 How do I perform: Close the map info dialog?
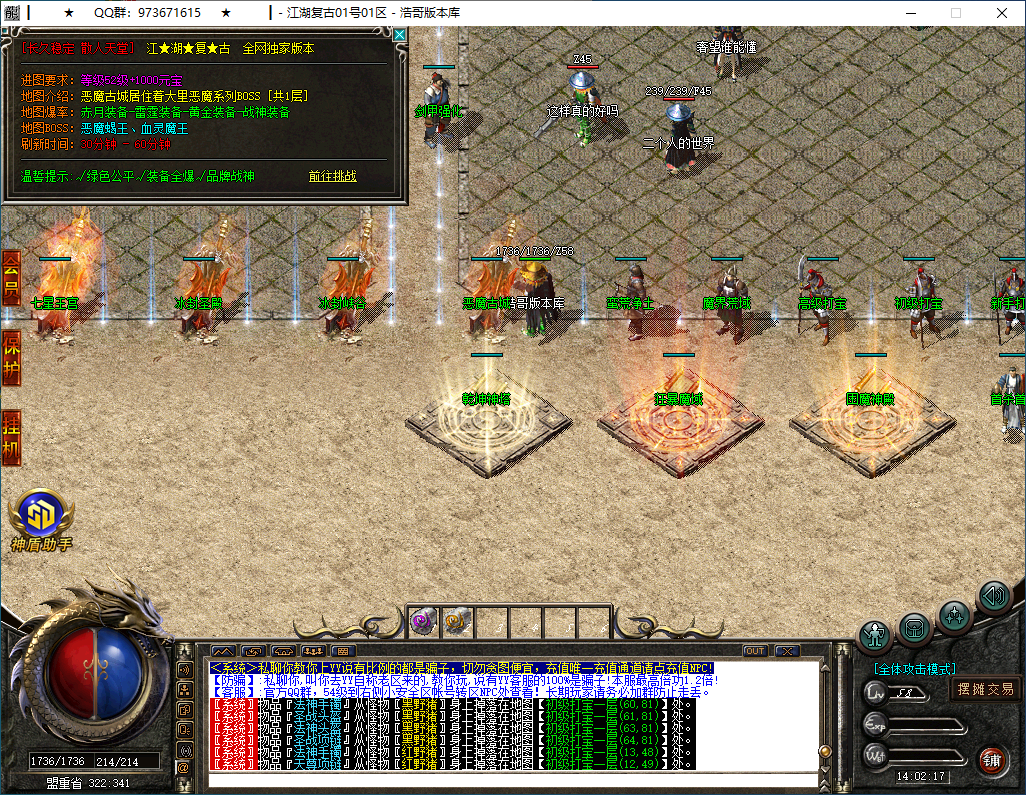pos(400,35)
